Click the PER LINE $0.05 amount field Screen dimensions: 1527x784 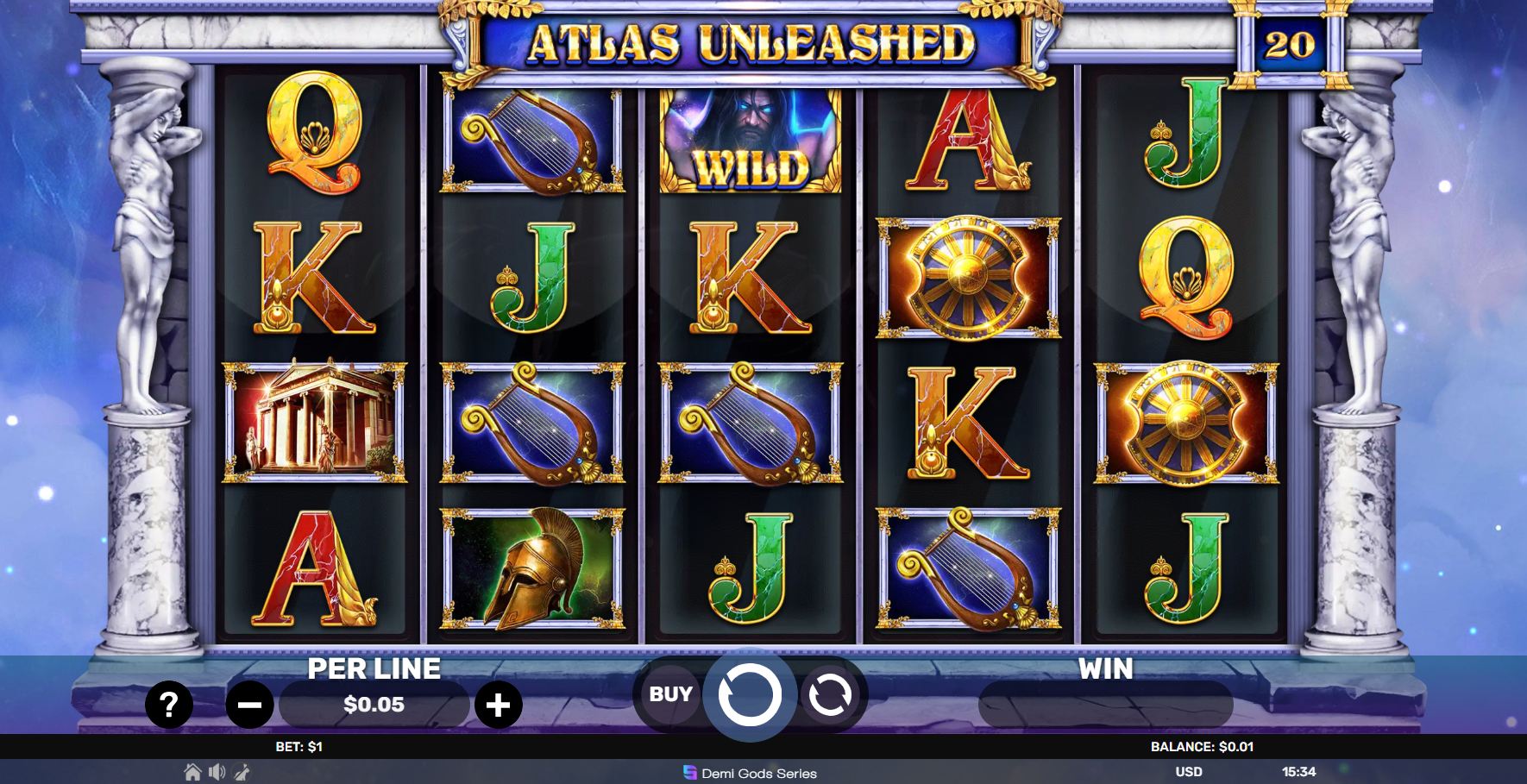pyautogui.click(x=374, y=704)
